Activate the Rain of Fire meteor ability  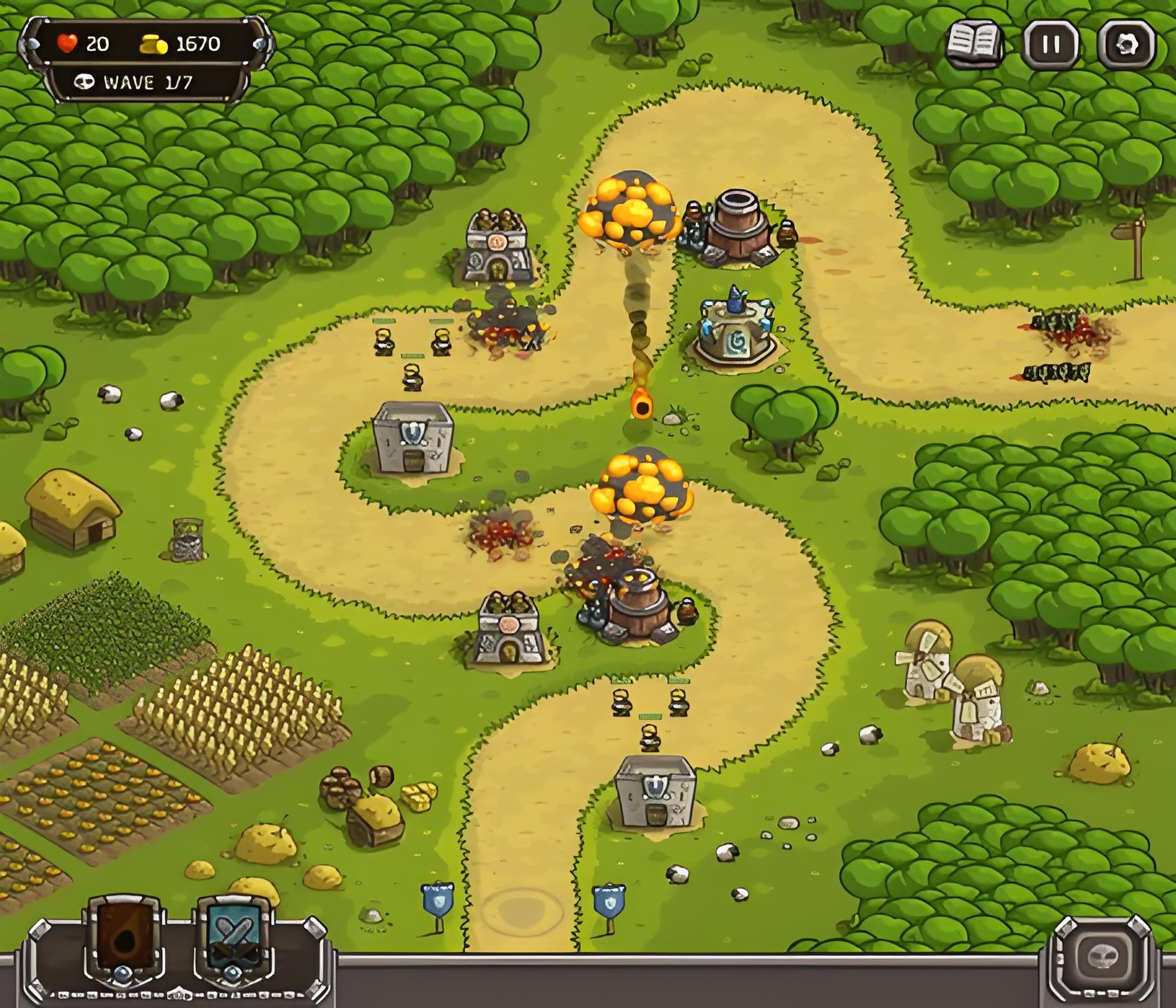123,936
